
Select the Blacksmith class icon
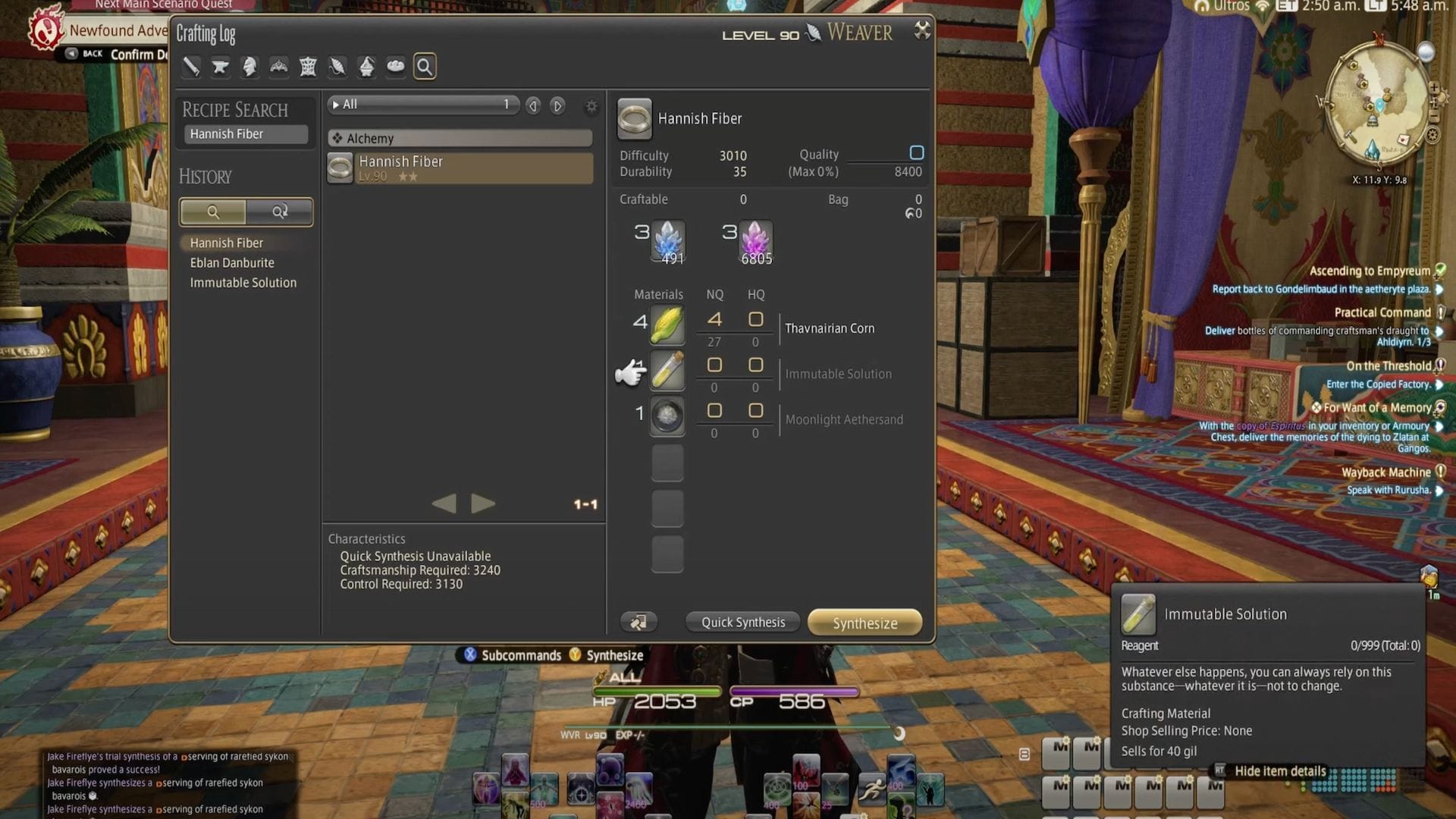tap(220, 67)
